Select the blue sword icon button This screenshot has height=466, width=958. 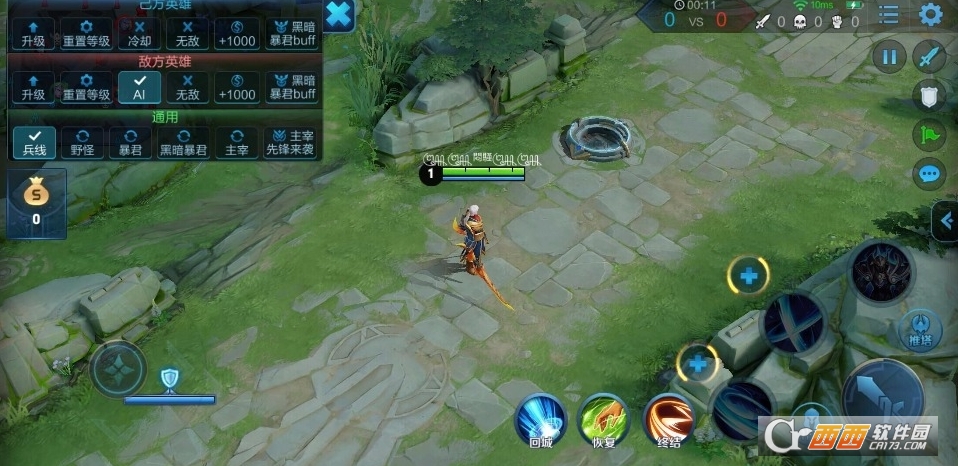931,56
